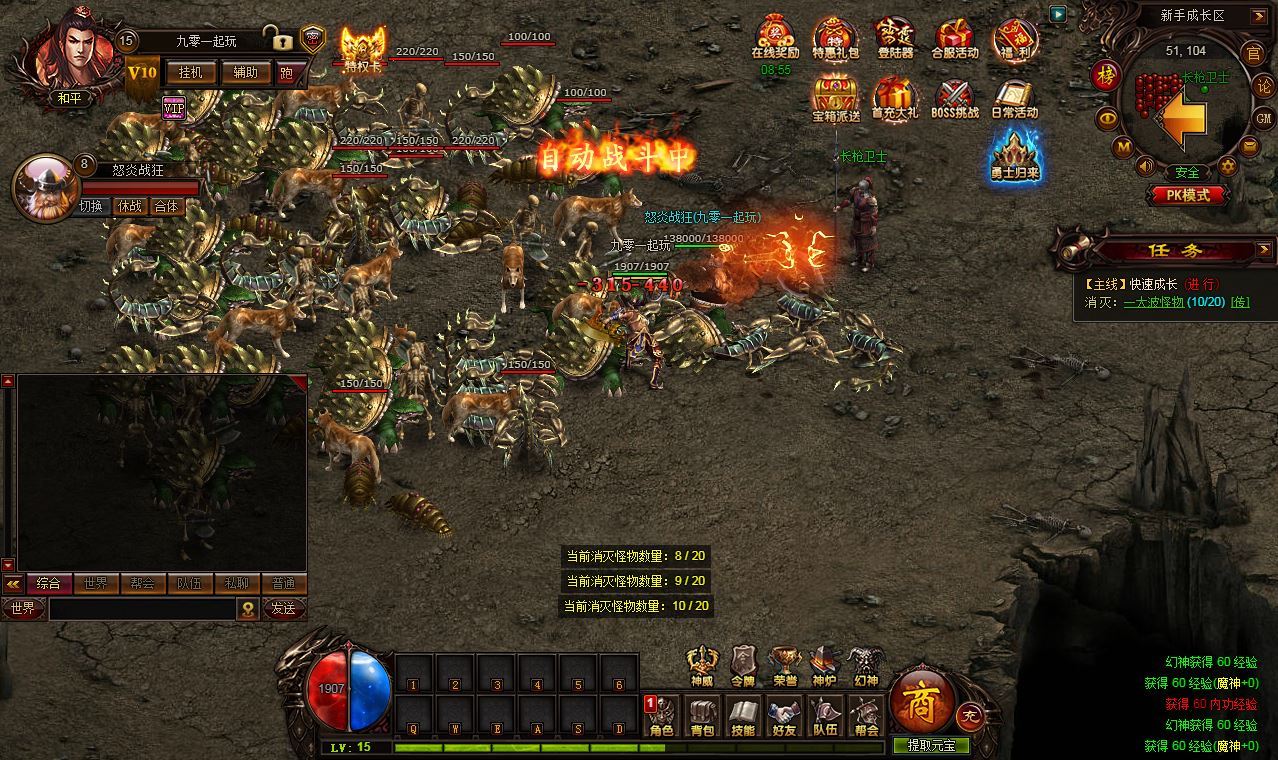Viewport: 1278px width, 760px height.
Task: Open the 日常活动 daily activities icon
Action: (x=1015, y=98)
